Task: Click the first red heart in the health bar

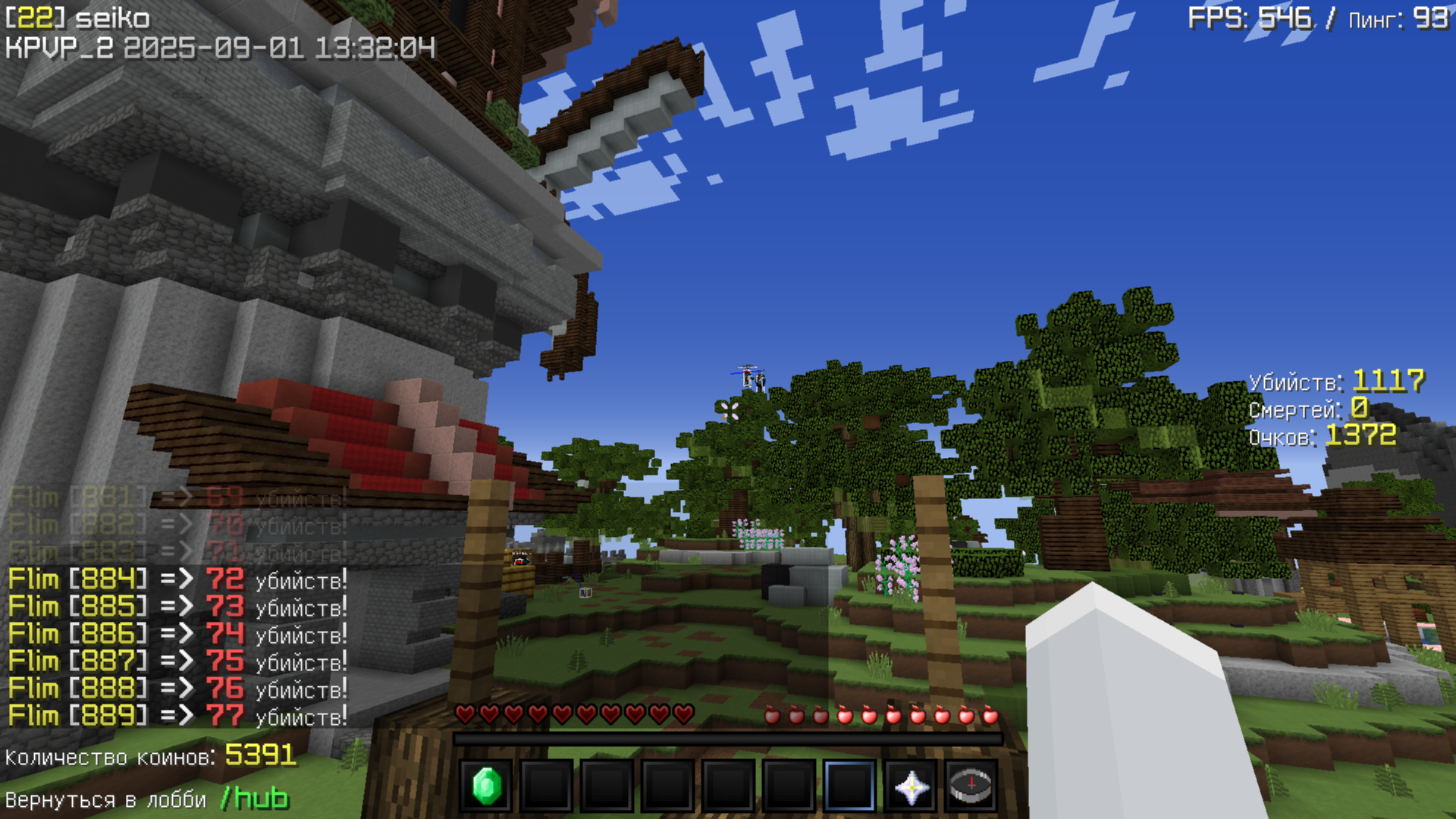Action: click(464, 714)
